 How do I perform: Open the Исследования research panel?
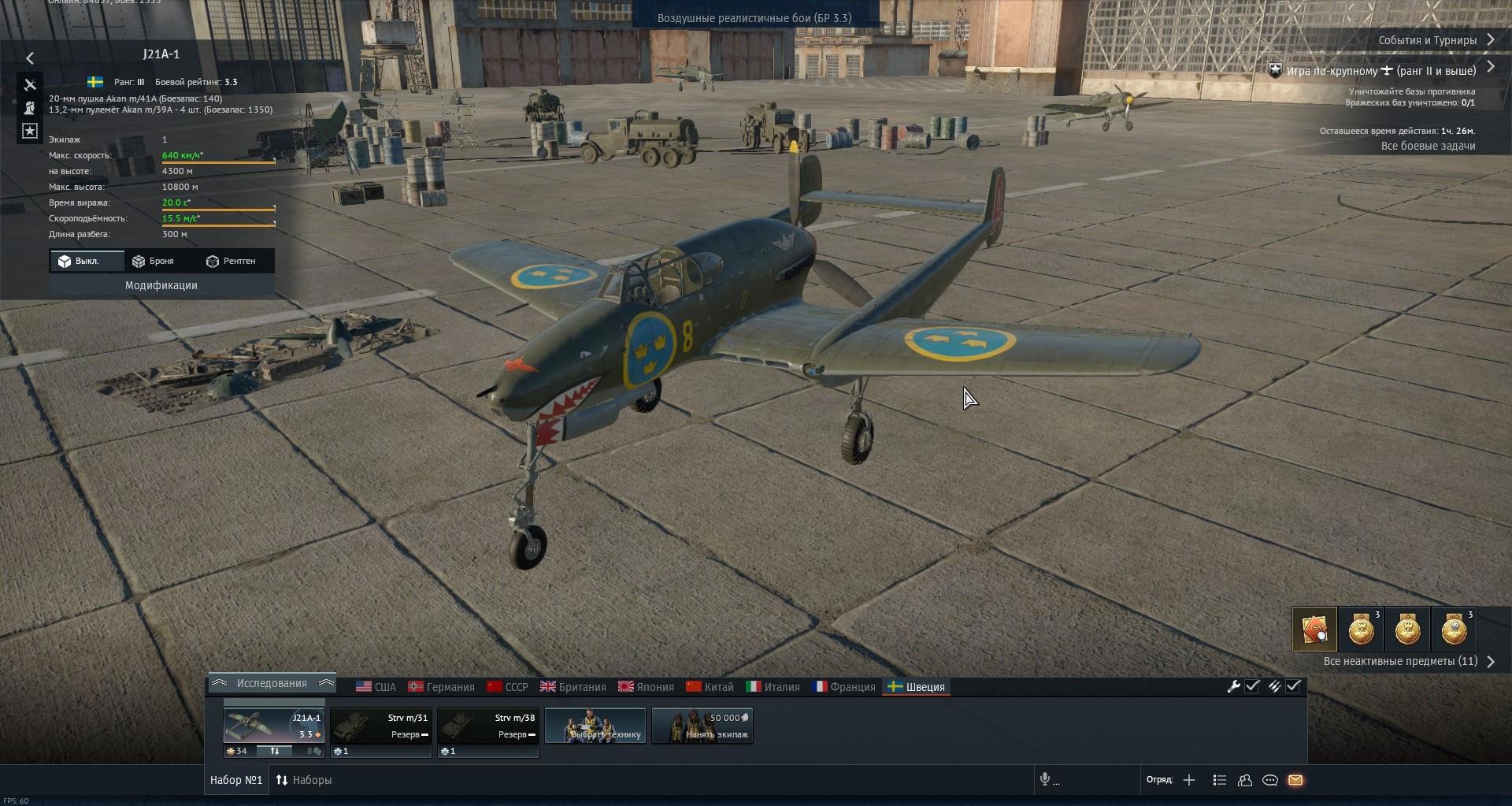[272, 683]
